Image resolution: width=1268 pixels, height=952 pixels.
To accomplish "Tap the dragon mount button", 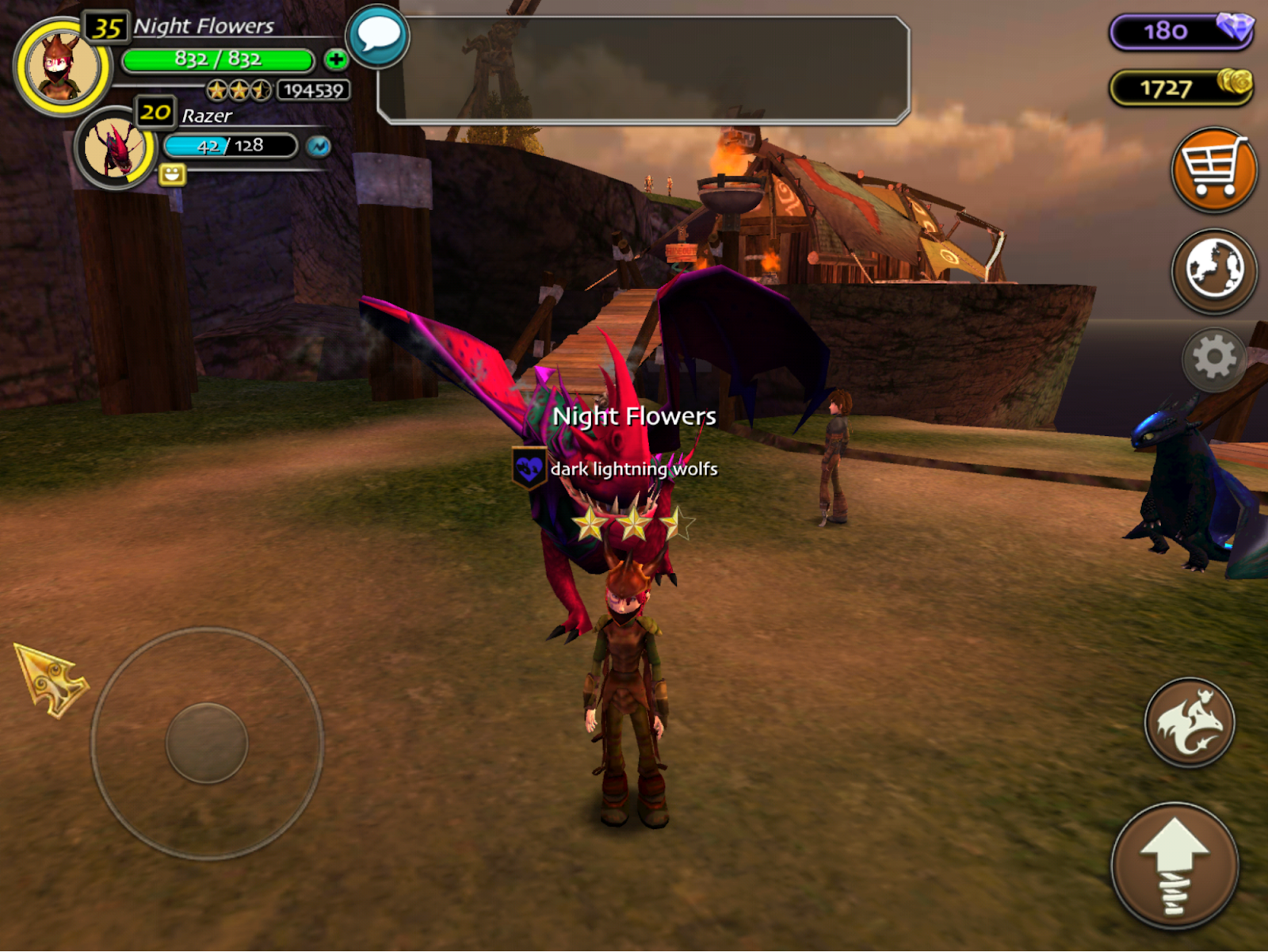I will 1189,722.
